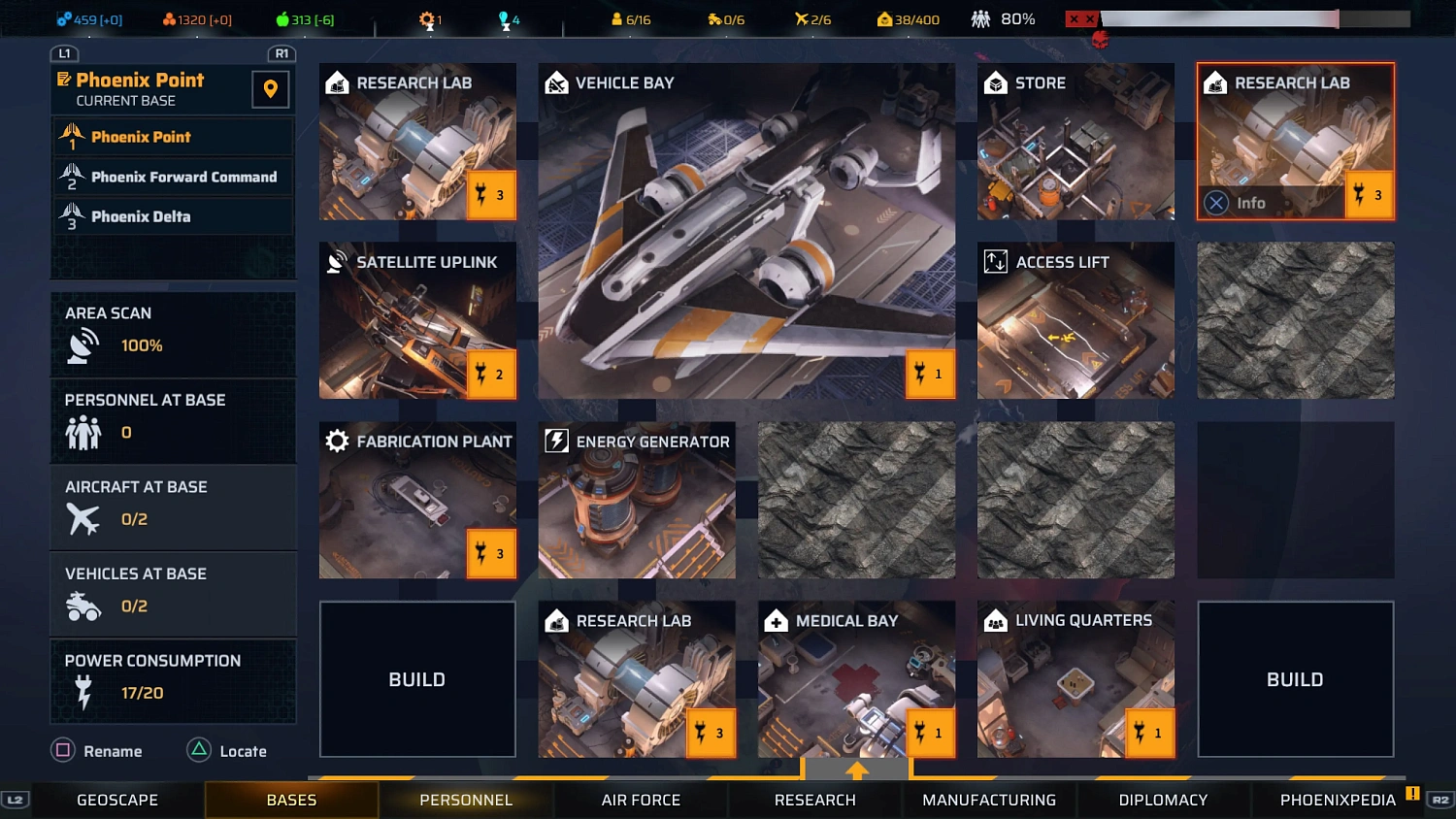This screenshot has height=819, width=1456.
Task: Select Phoenix Forward Command from the base list
Action: [173, 178]
